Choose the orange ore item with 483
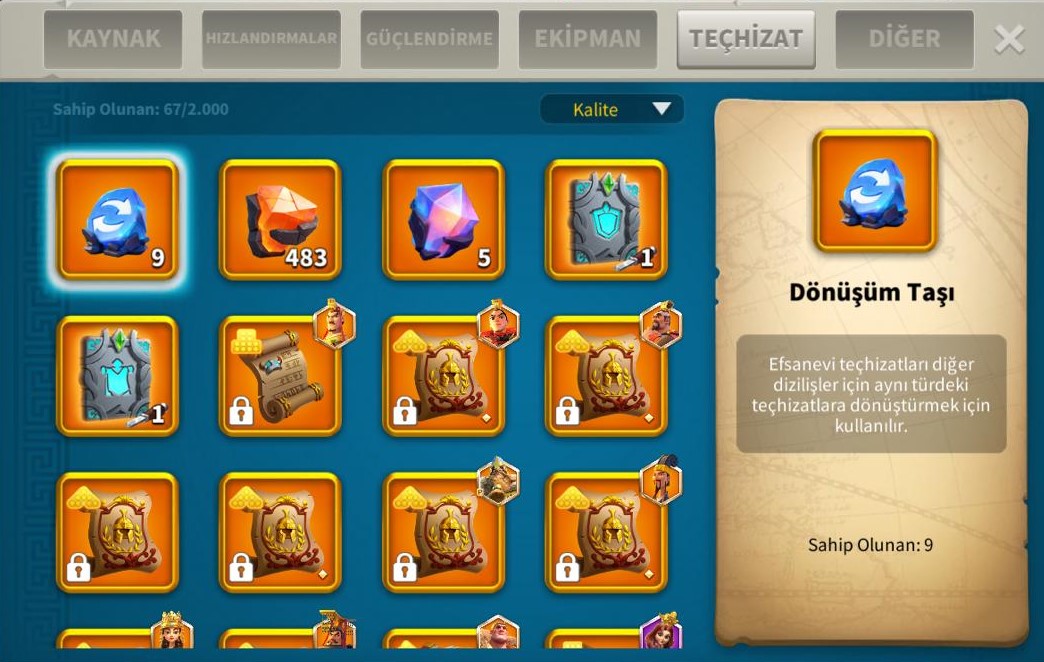1044x662 pixels. (280, 219)
